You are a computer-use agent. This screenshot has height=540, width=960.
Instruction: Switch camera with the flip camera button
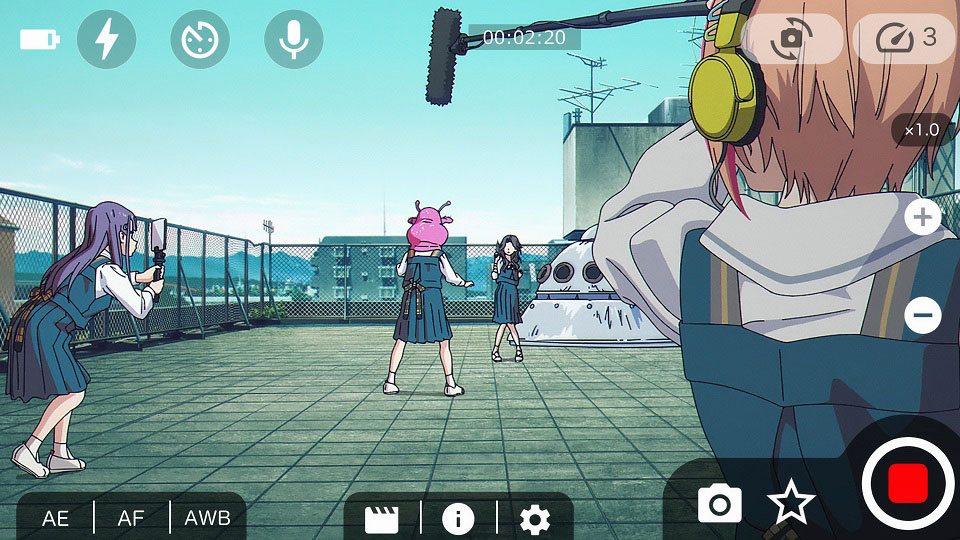point(792,39)
